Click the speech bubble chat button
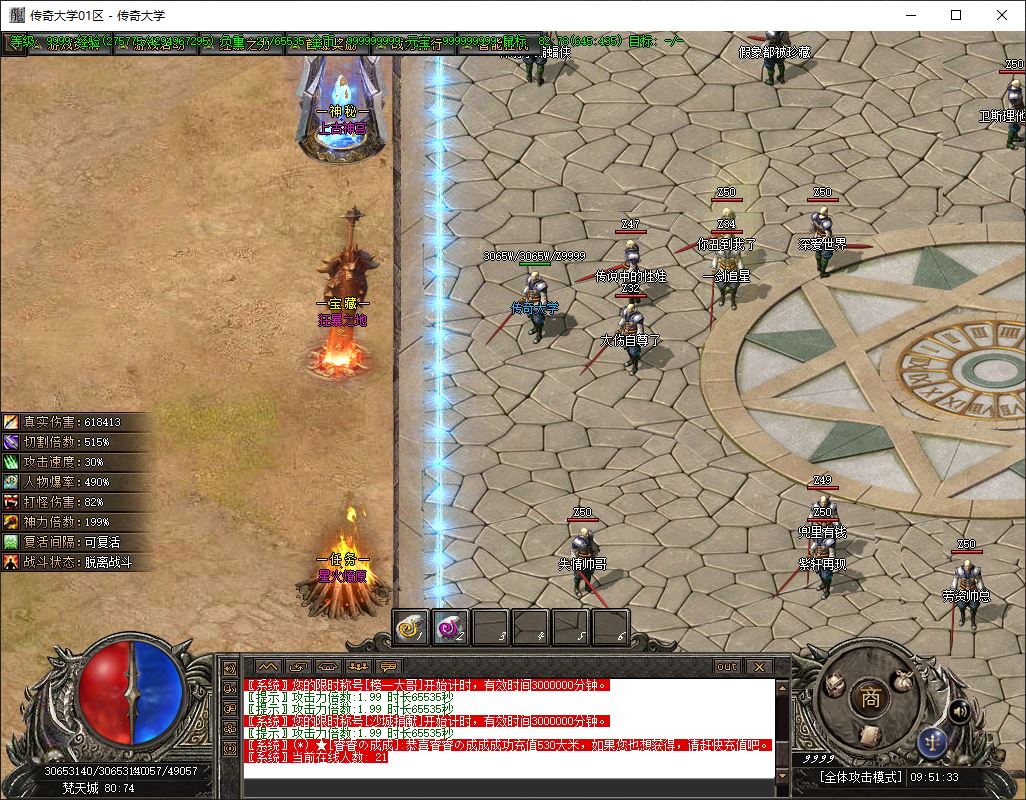1026x800 pixels. coord(387,666)
